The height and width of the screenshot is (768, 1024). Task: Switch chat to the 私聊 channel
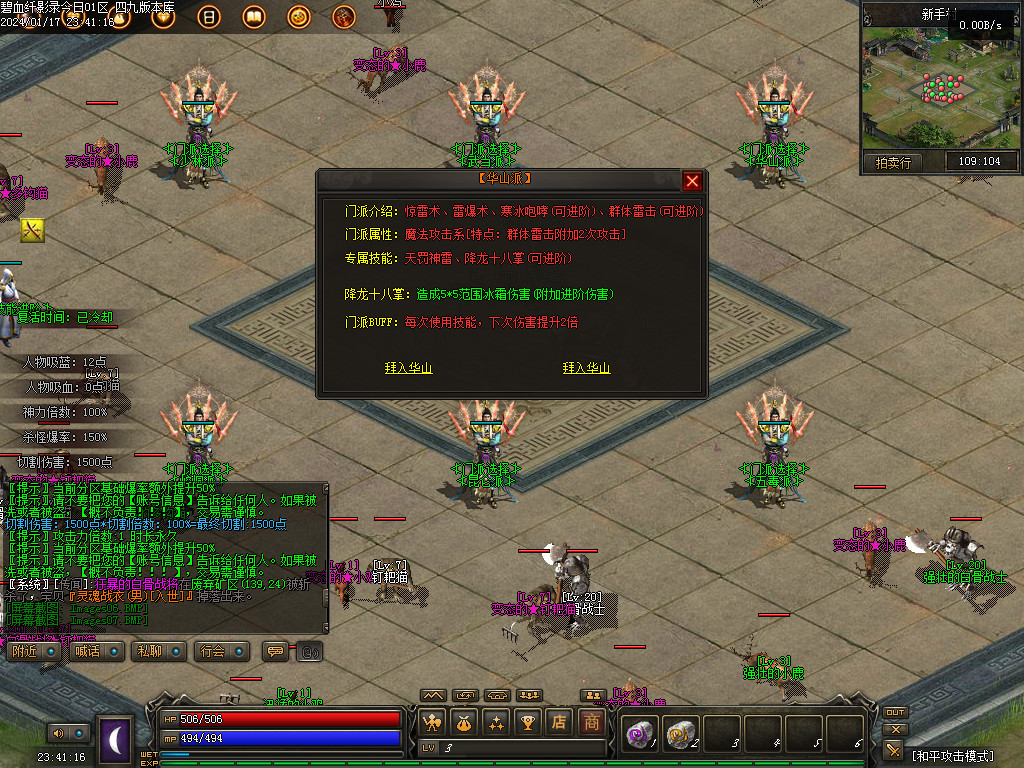click(159, 651)
